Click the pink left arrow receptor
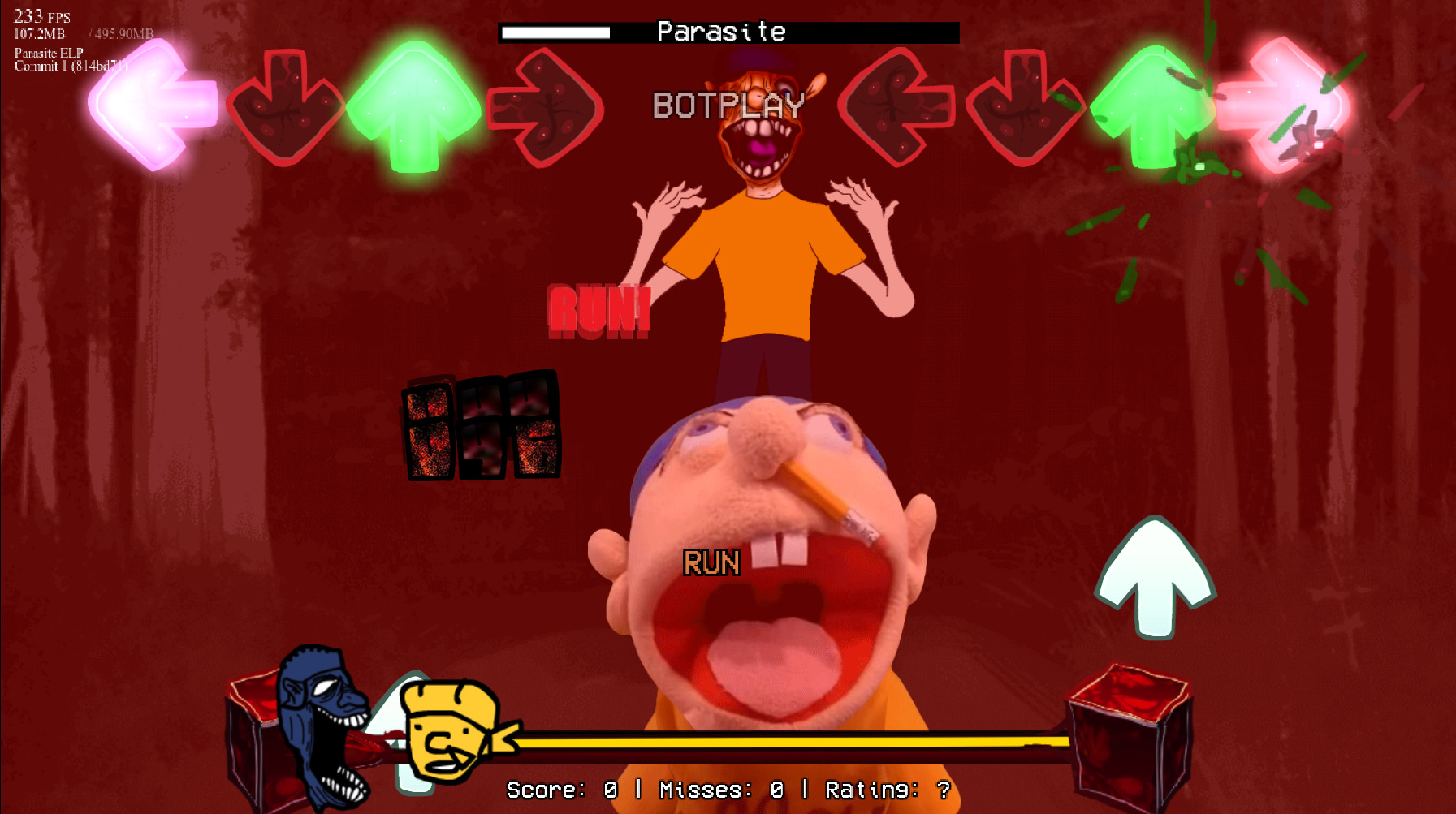 pyautogui.click(x=149, y=106)
